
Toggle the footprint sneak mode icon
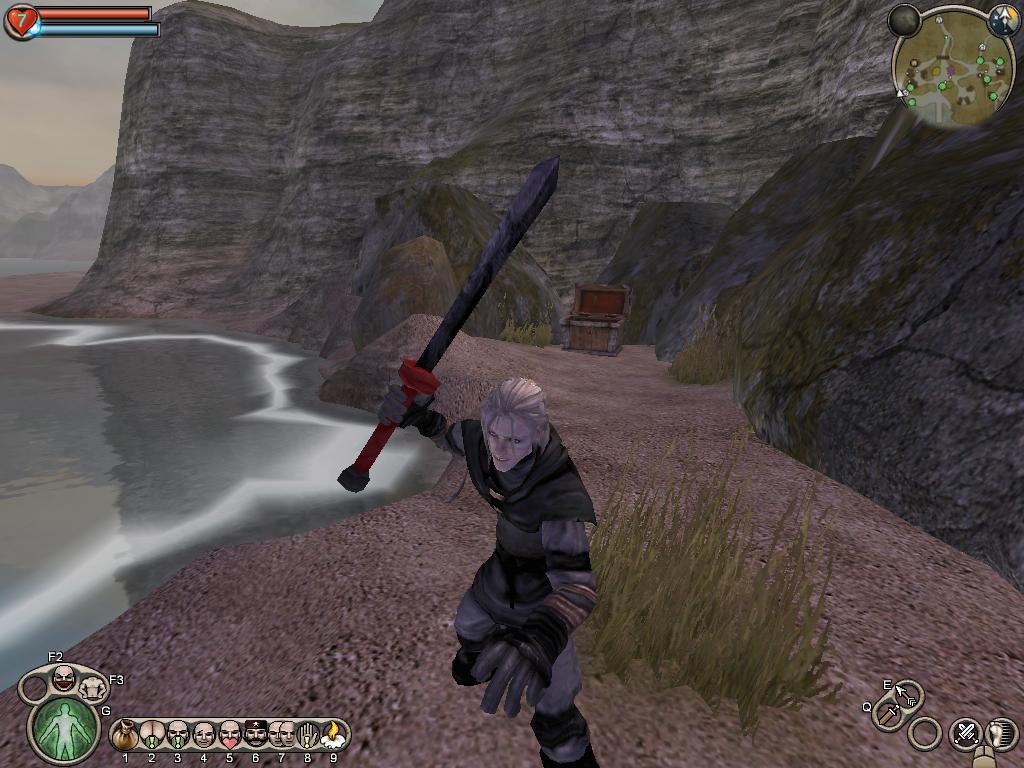point(1001,733)
